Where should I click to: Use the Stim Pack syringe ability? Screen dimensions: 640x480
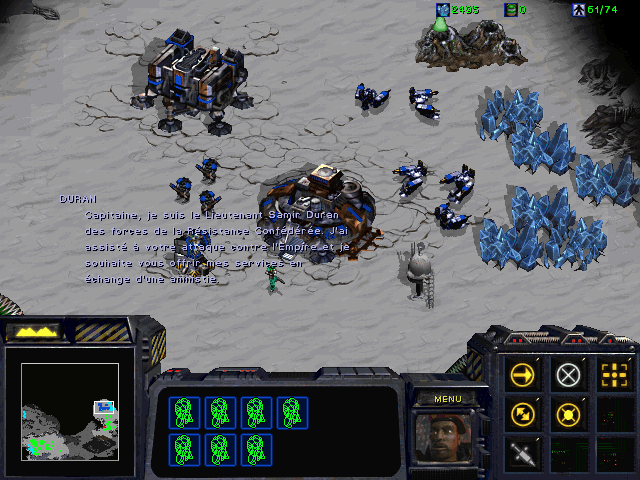[x=523, y=453]
